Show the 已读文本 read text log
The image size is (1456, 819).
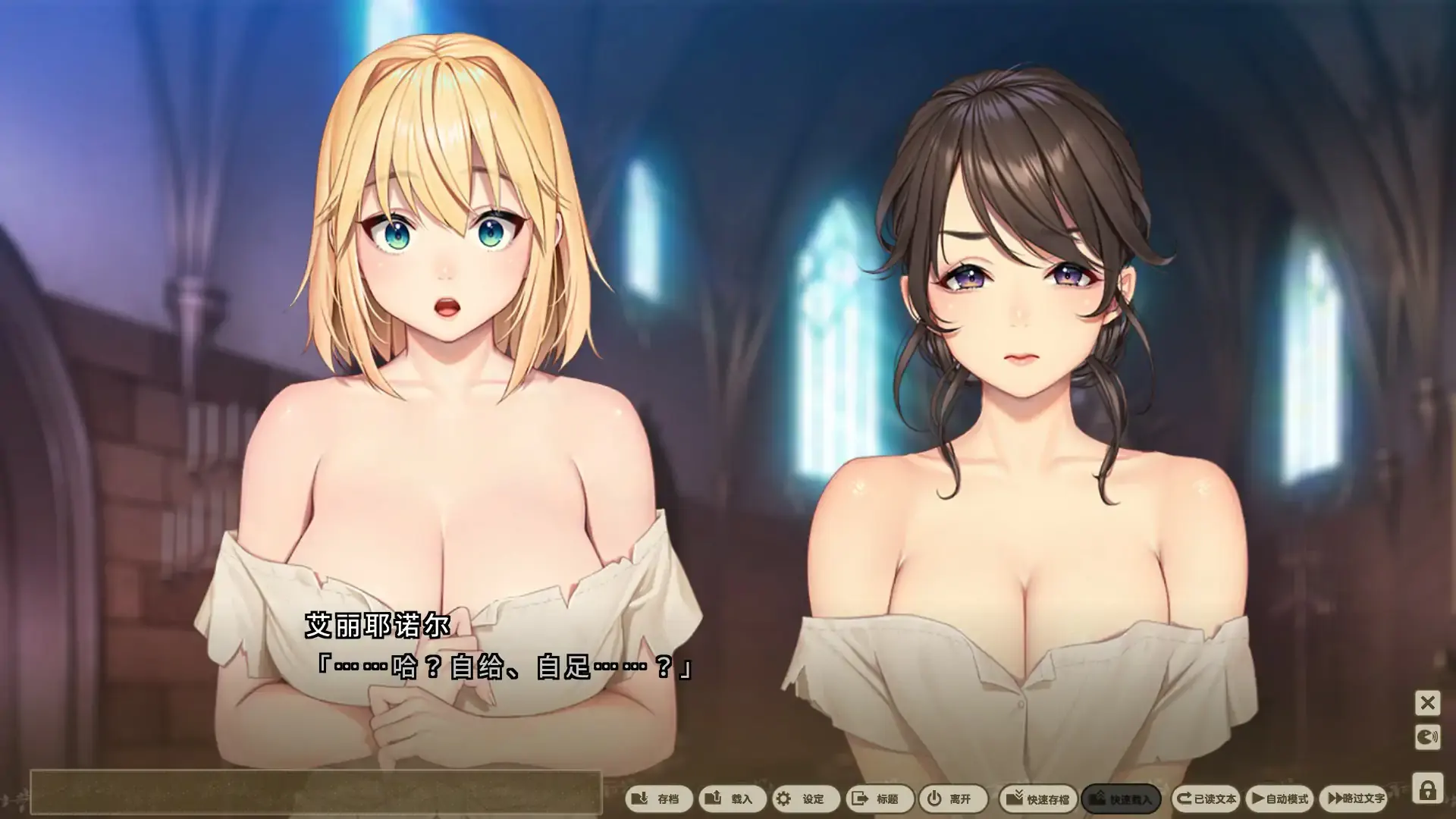(1206, 799)
